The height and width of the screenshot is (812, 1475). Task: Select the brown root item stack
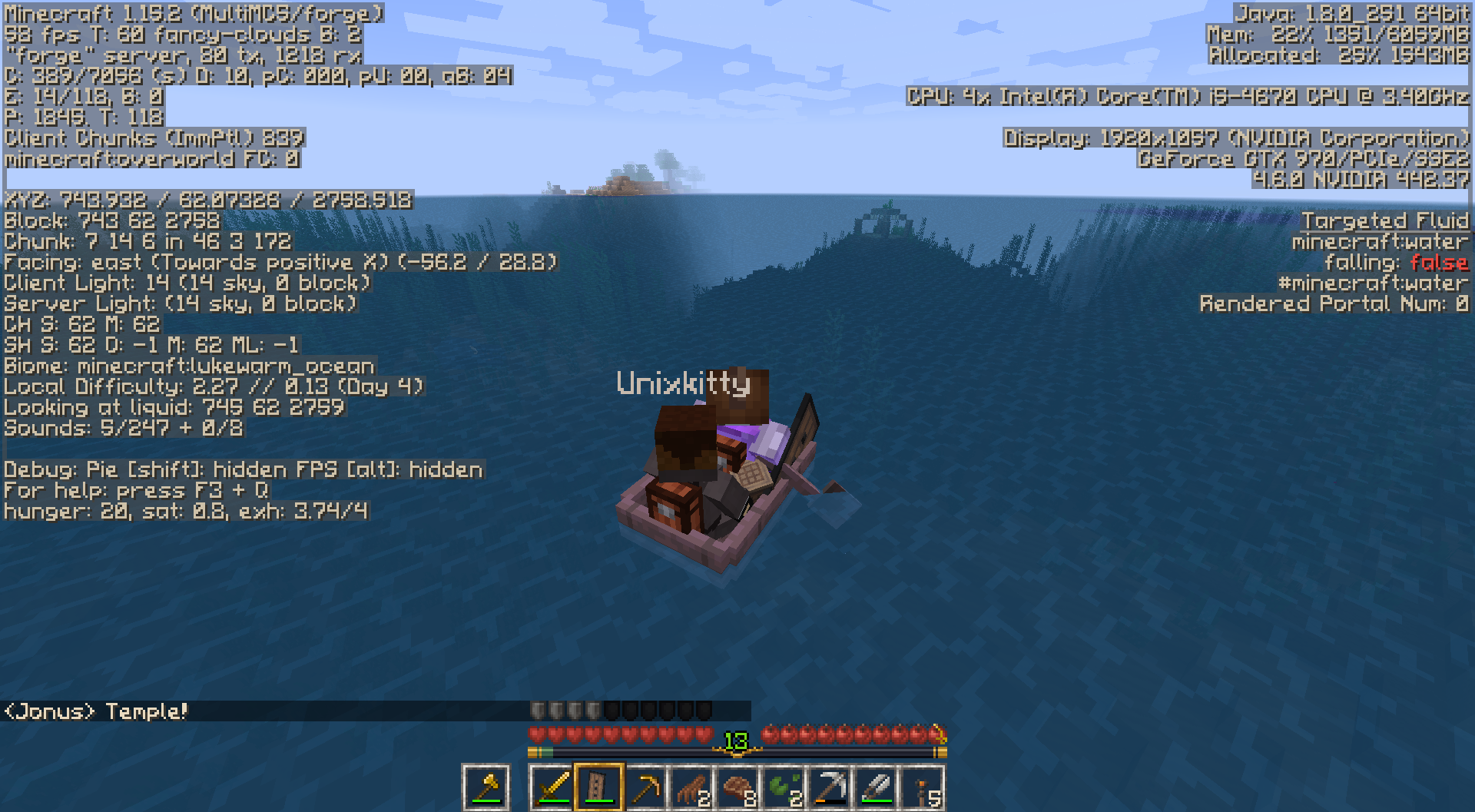pos(691,787)
